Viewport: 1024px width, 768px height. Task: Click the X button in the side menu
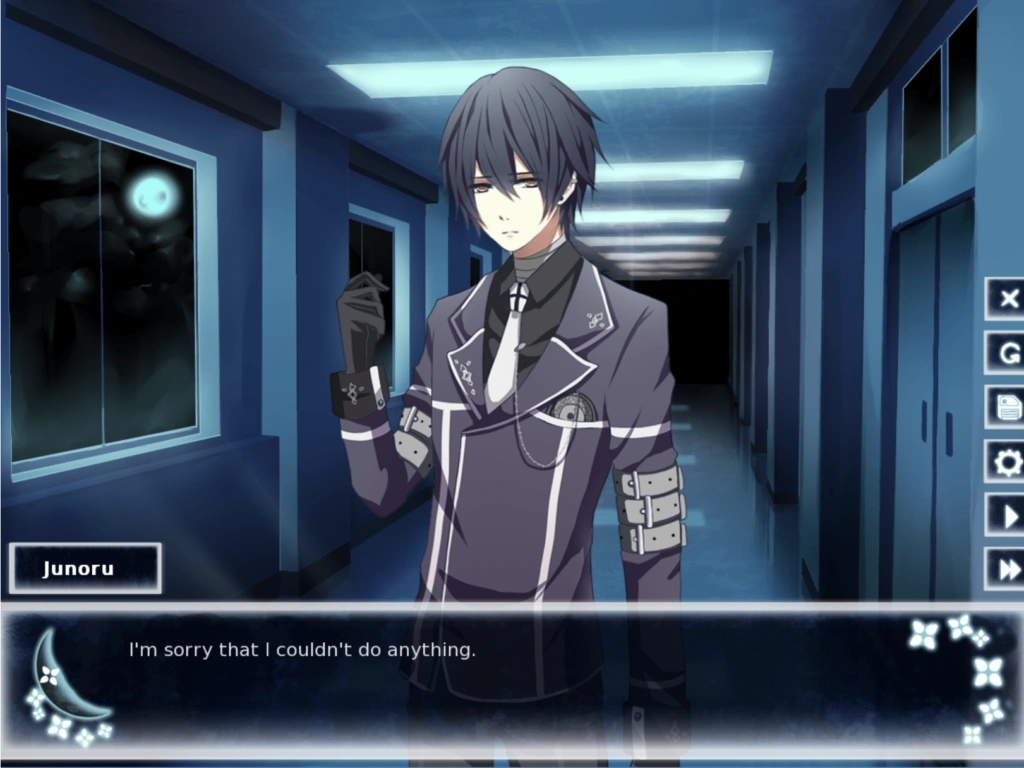(1008, 298)
